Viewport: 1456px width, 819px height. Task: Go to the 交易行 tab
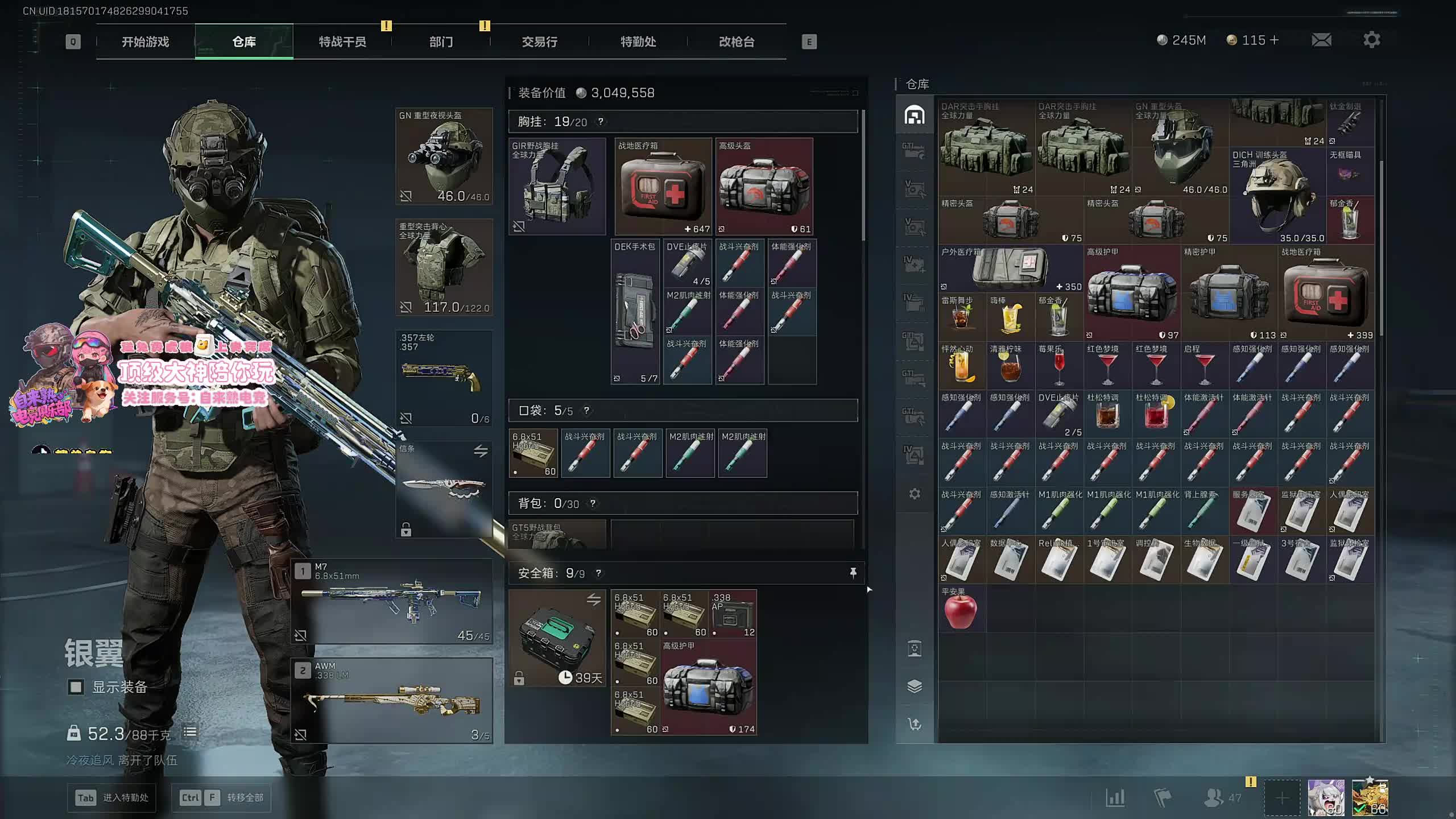tap(539, 42)
